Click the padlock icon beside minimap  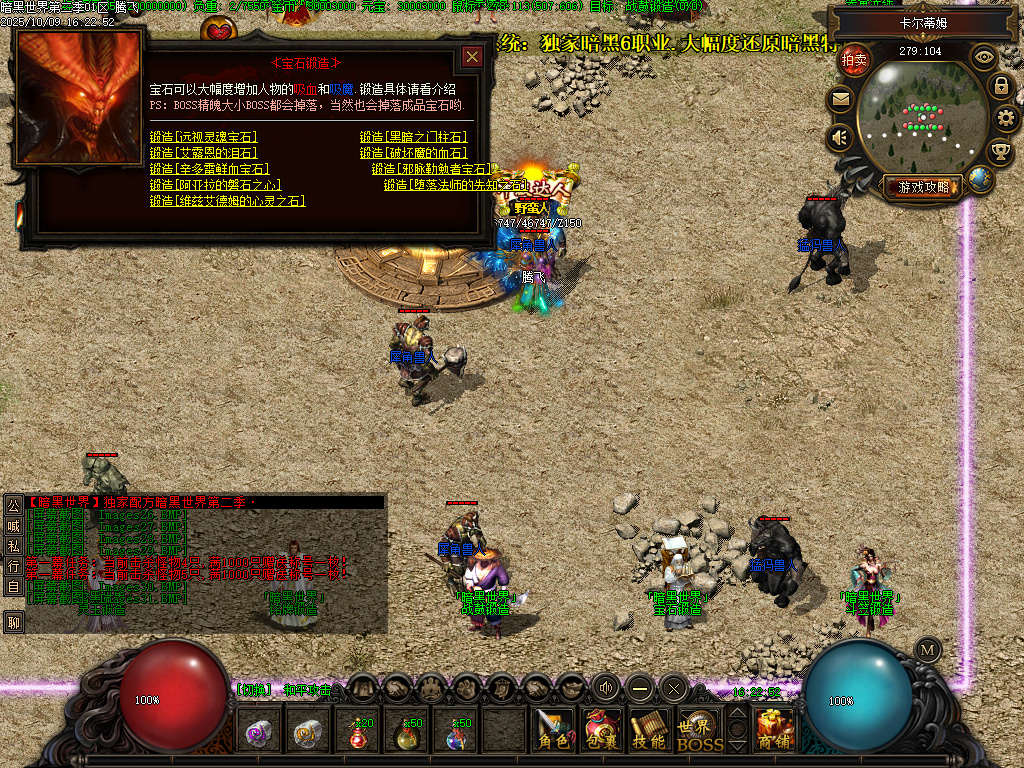1001,86
